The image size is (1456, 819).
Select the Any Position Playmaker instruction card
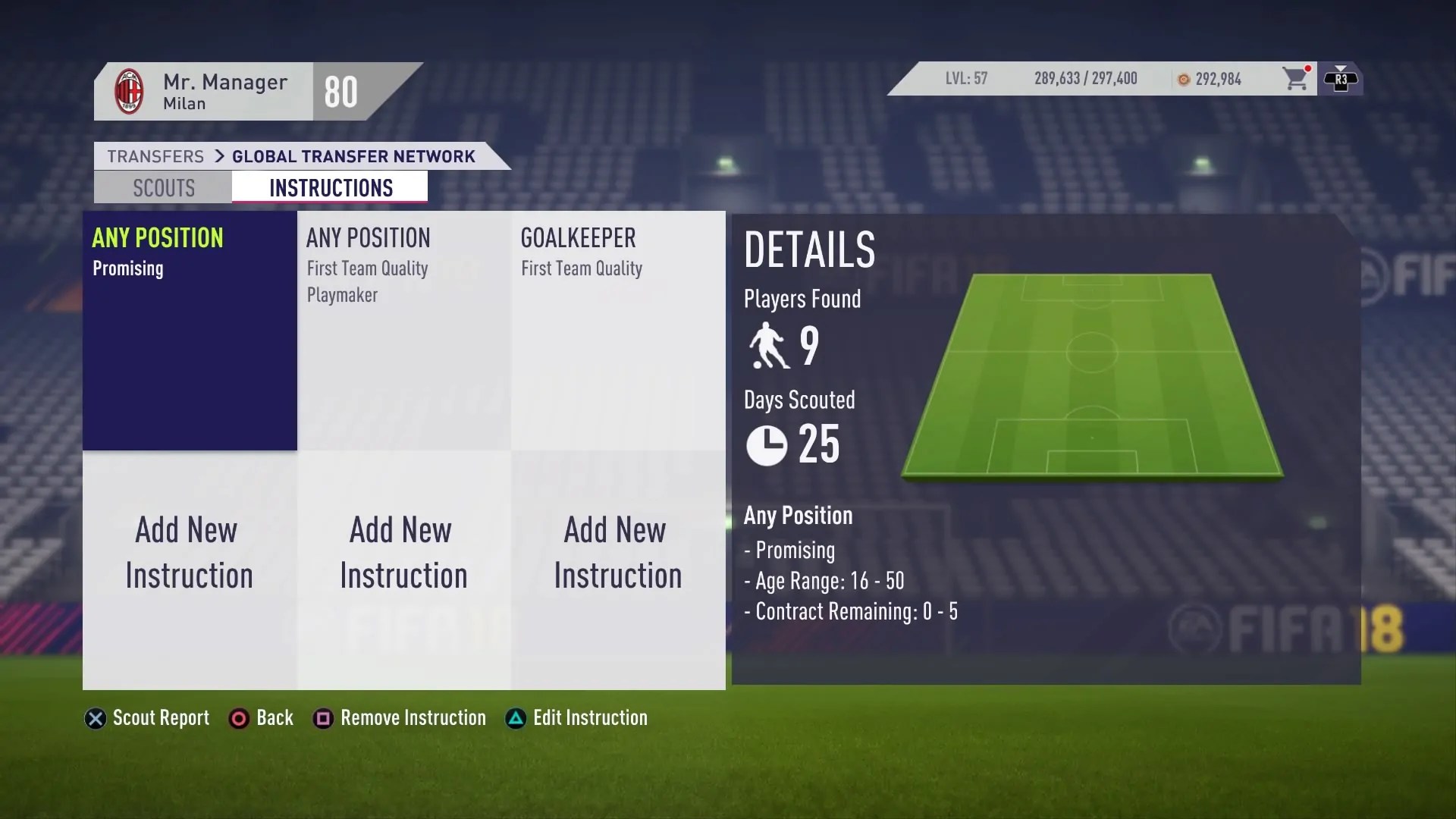(403, 330)
